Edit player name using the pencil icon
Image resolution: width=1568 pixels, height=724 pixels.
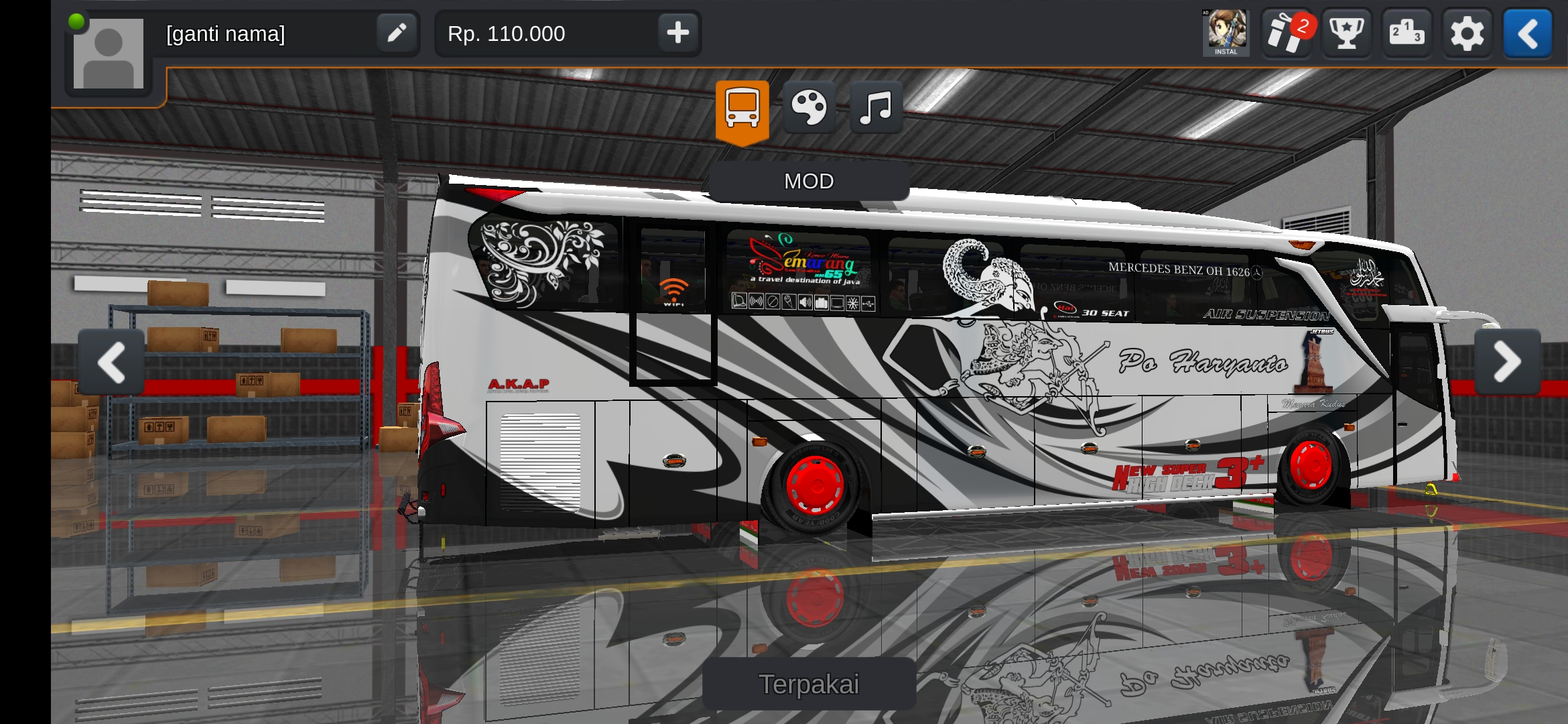pos(396,33)
